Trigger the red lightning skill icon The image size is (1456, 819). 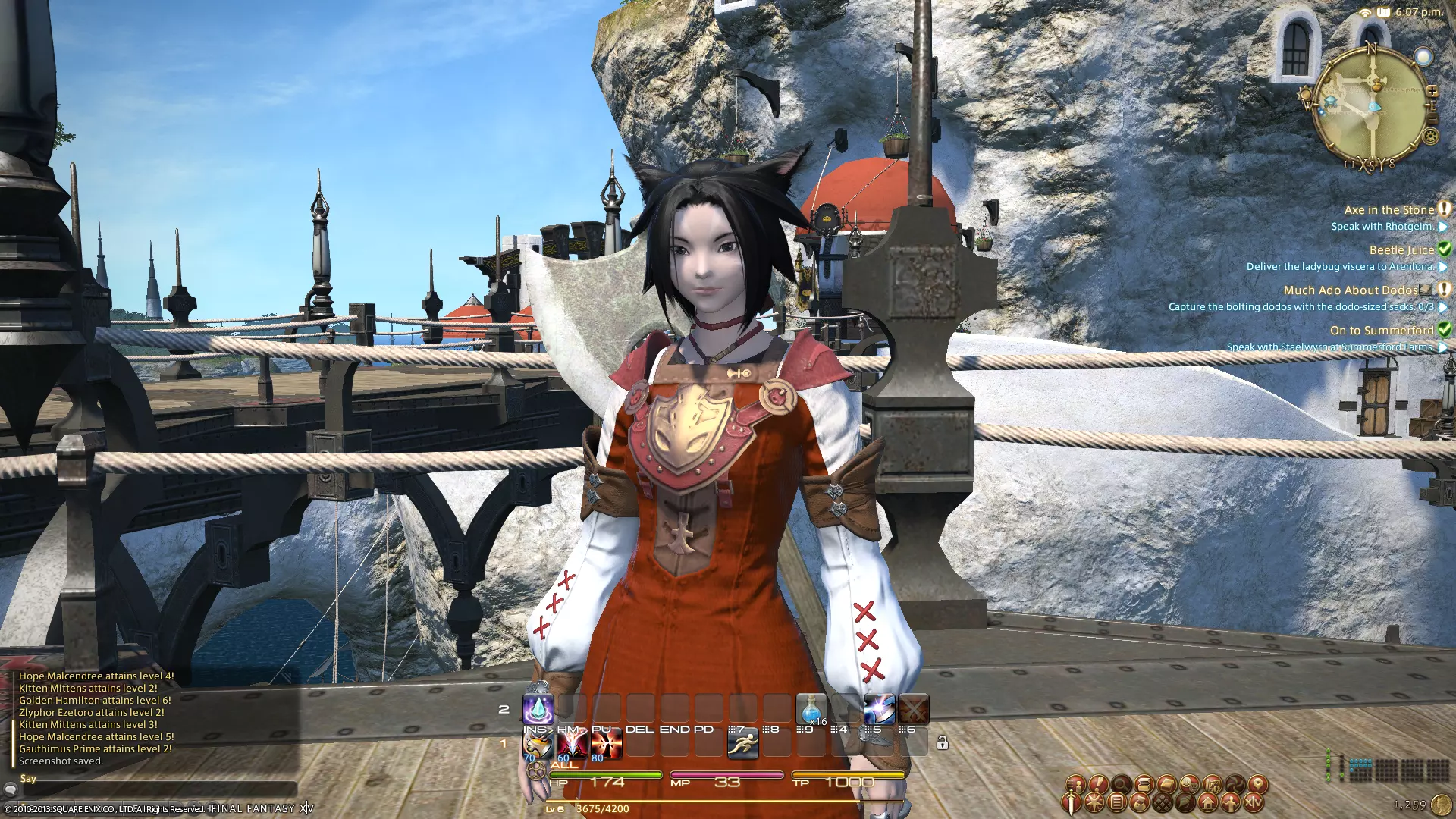tap(572, 745)
